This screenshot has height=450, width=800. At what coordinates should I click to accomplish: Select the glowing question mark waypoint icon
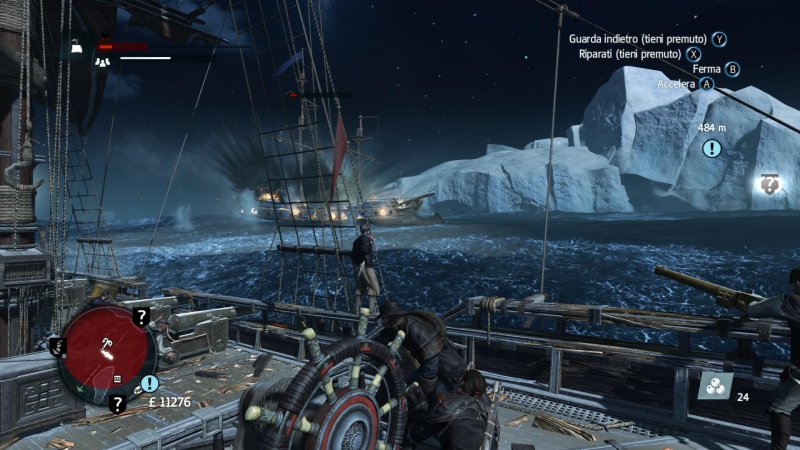[769, 183]
